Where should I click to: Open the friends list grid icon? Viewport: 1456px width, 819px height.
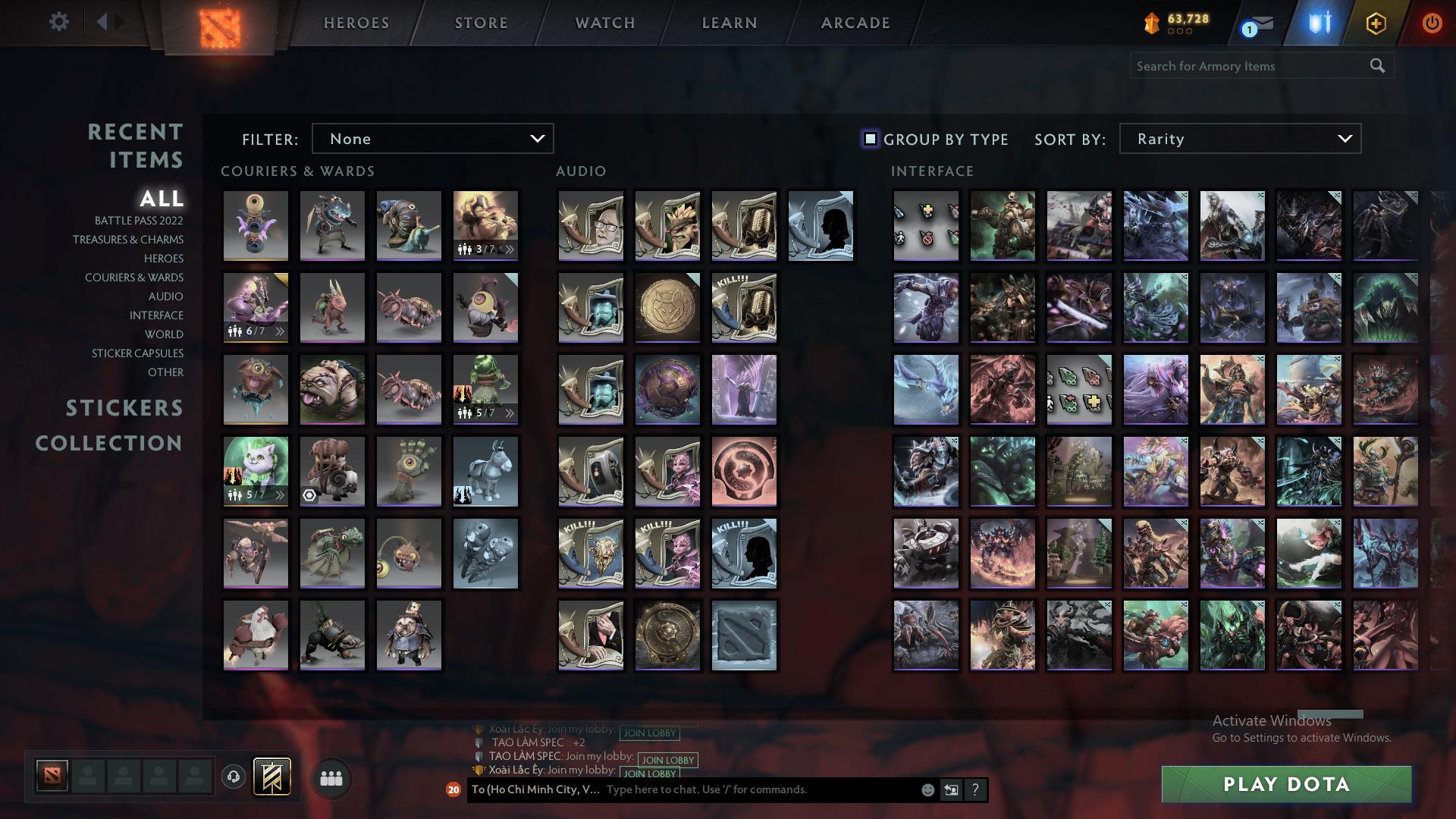(330, 777)
